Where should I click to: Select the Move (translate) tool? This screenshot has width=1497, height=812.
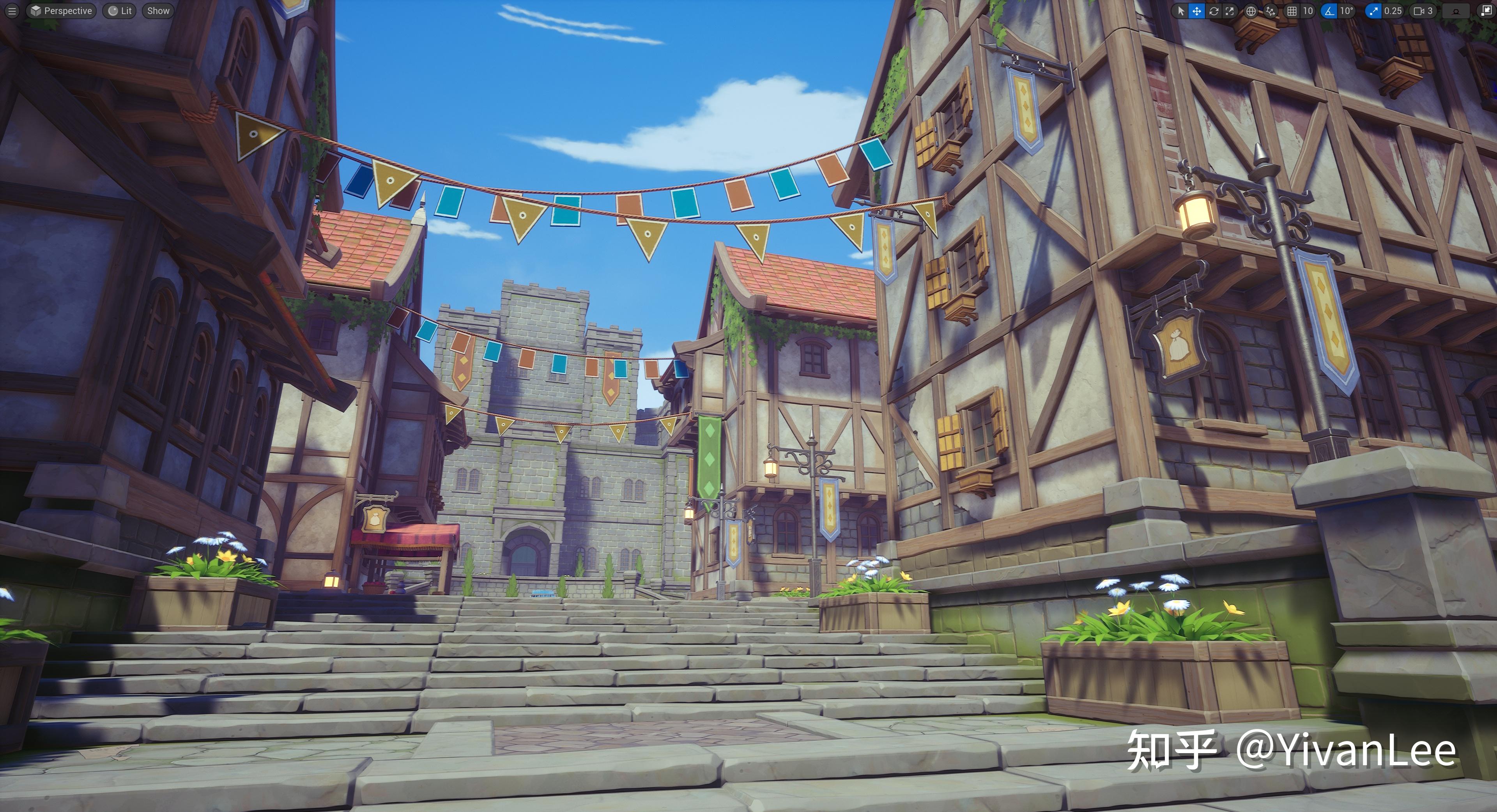pos(1196,11)
